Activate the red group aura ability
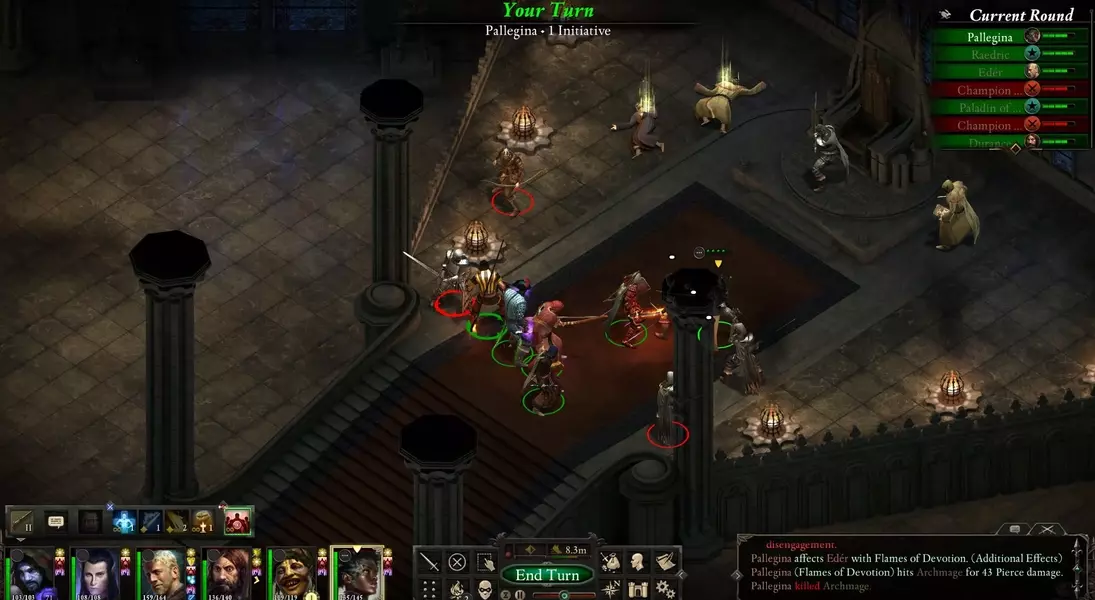Screen dimensions: 1095x600 click(237, 522)
